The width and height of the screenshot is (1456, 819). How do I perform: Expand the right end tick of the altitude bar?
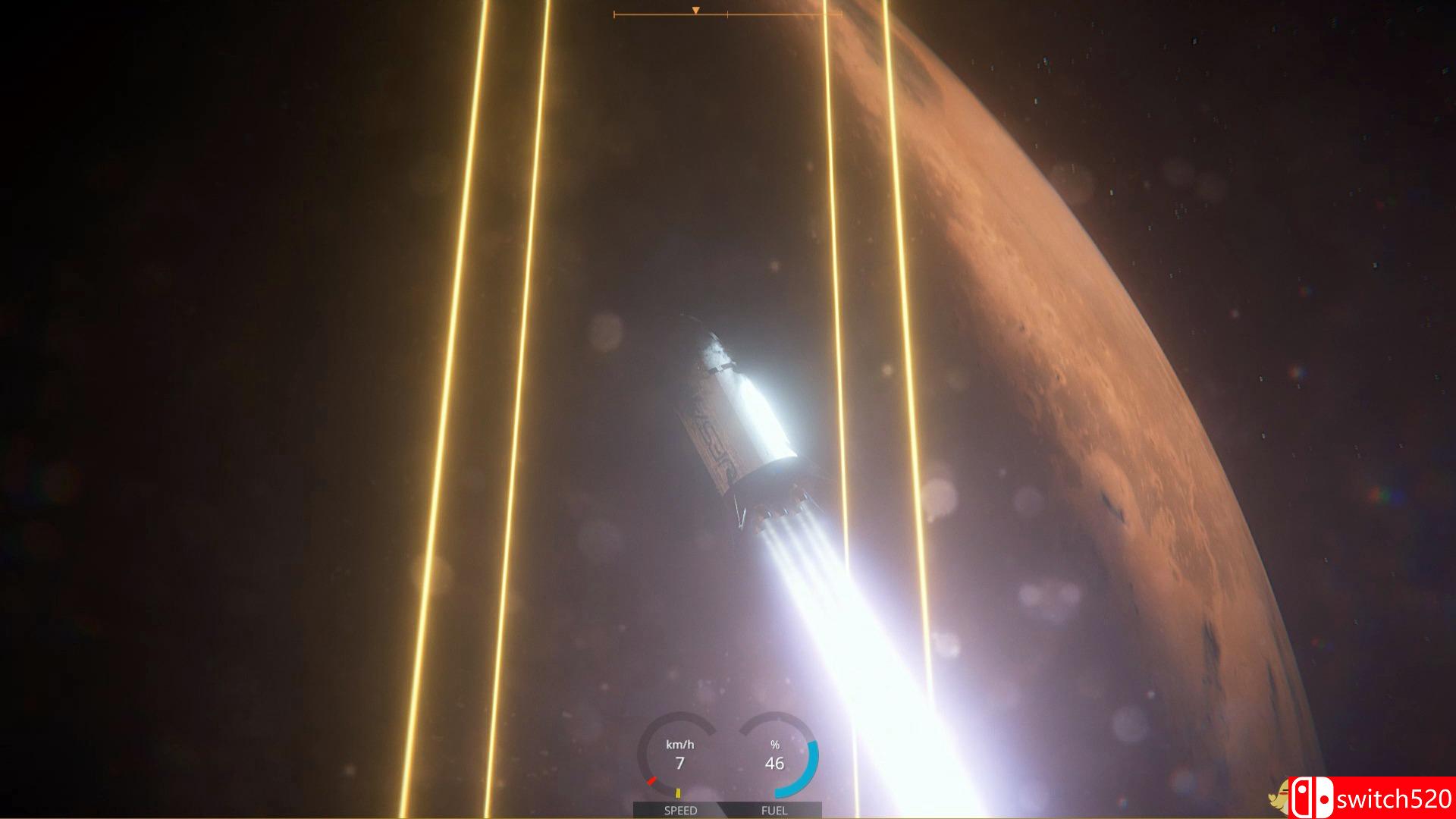841,14
